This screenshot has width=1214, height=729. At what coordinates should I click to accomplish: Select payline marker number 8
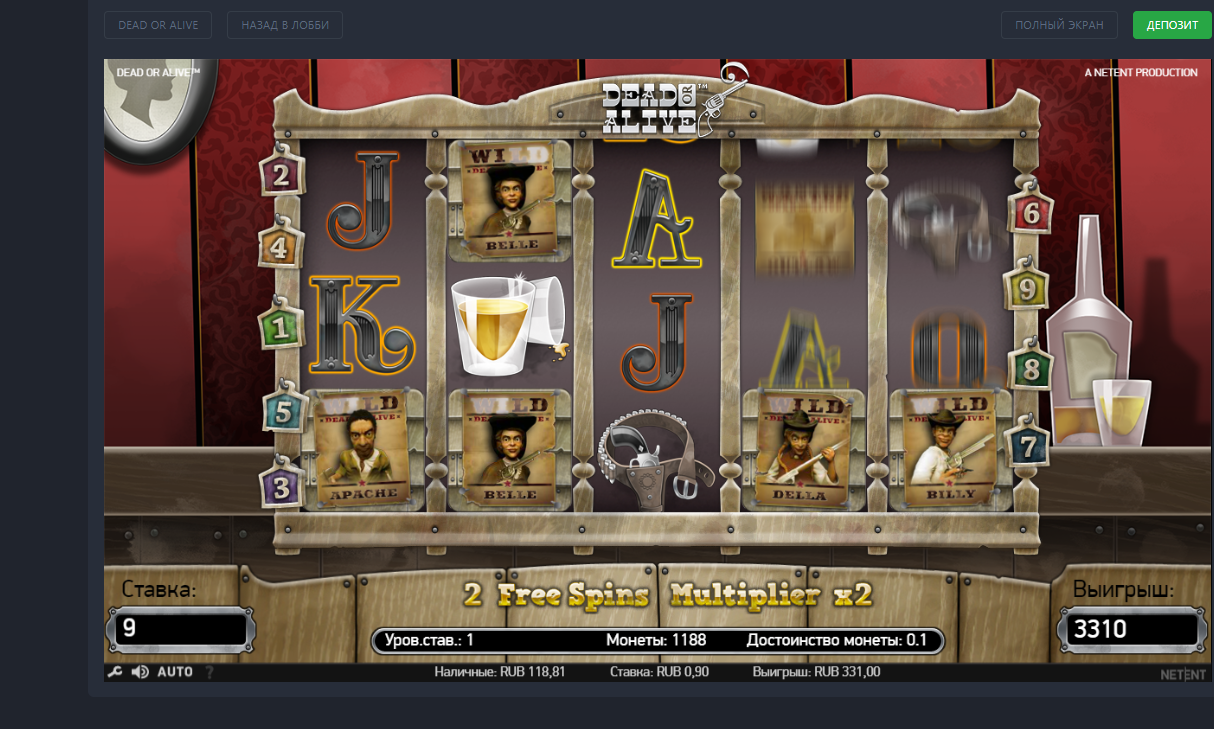[x=1031, y=369]
